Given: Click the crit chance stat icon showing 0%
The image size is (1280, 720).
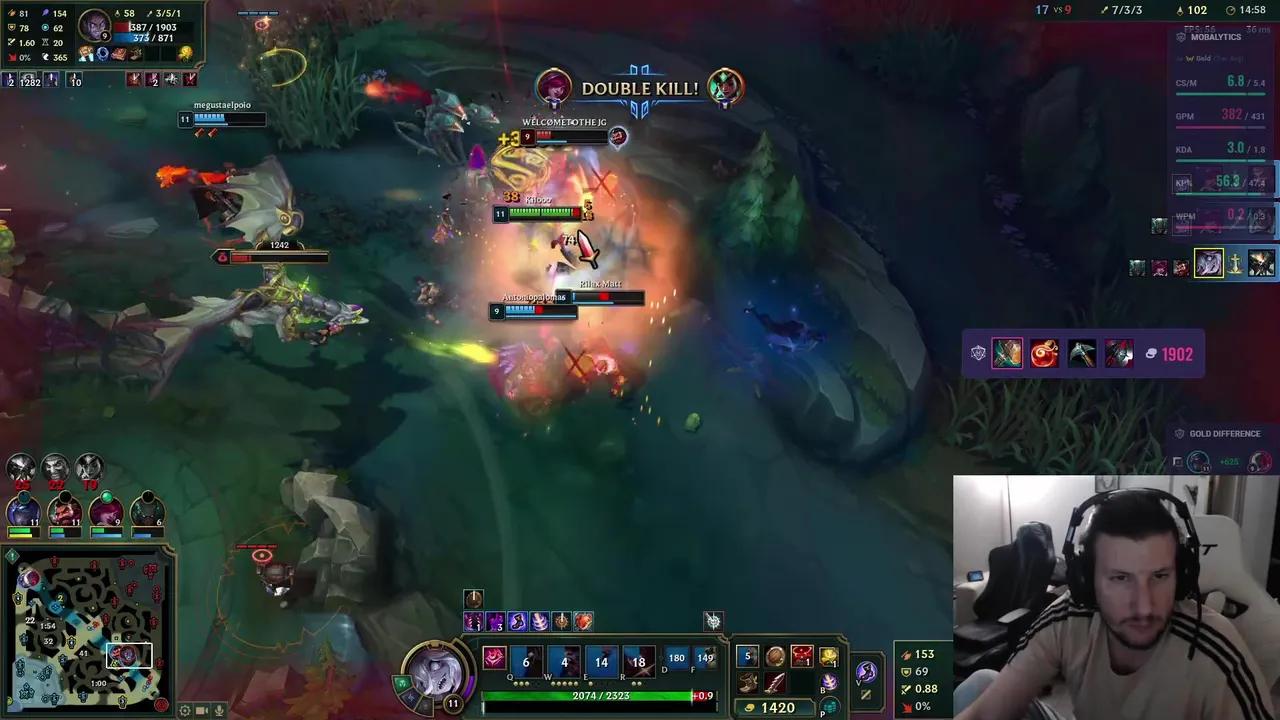Looking at the screenshot, I should [x=905, y=706].
